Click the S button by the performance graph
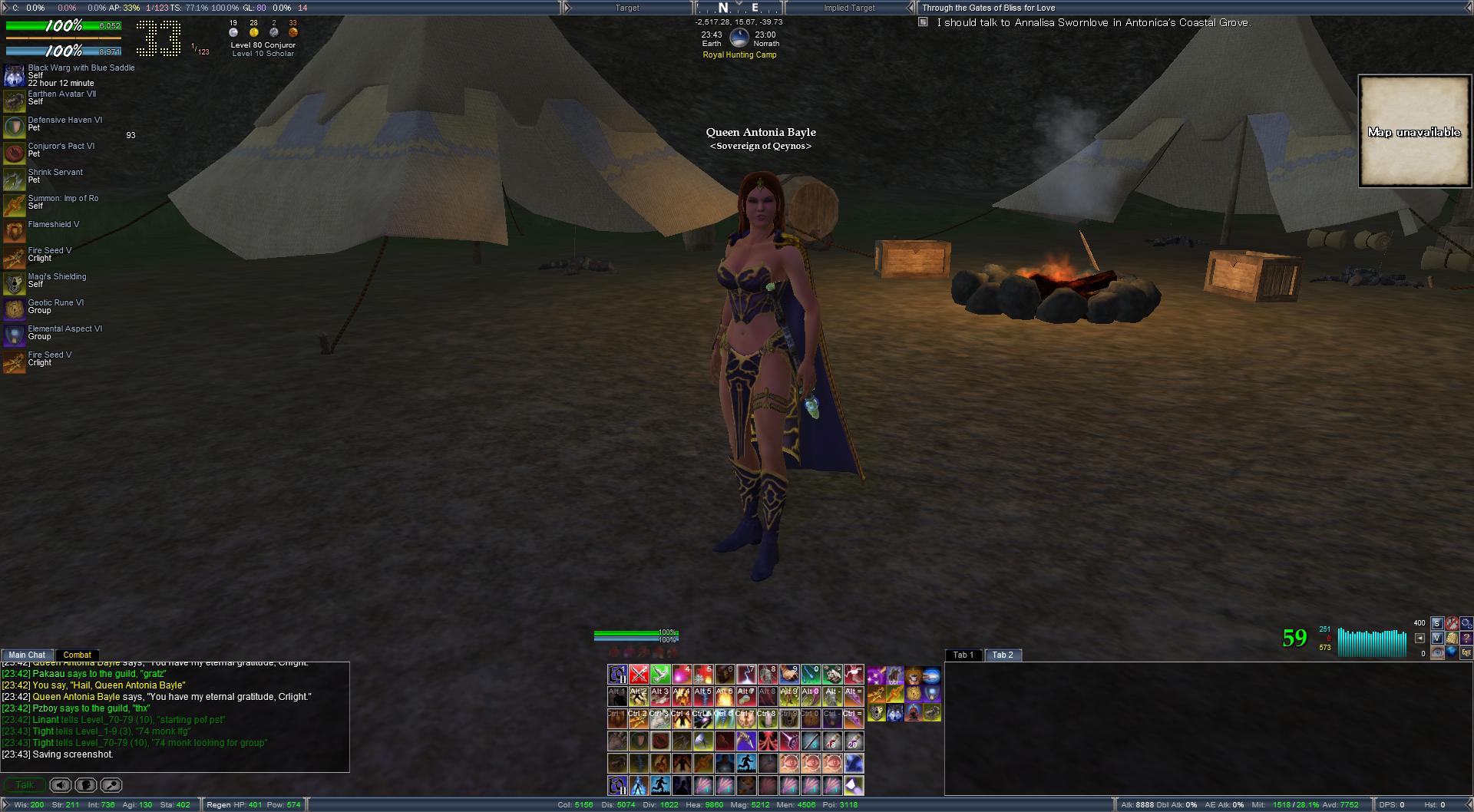 click(x=1436, y=623)
